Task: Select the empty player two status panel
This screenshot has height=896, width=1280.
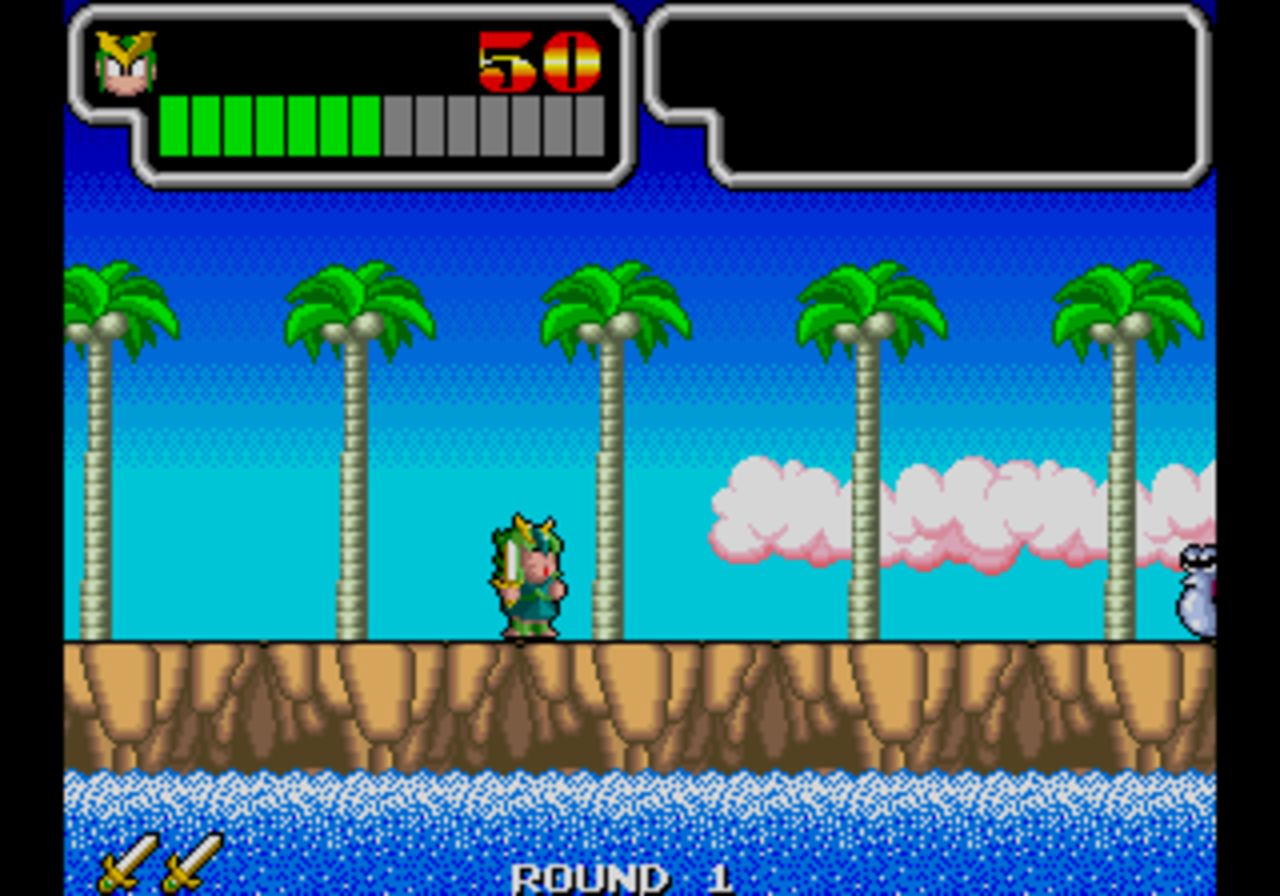Action: click(930, 95)
